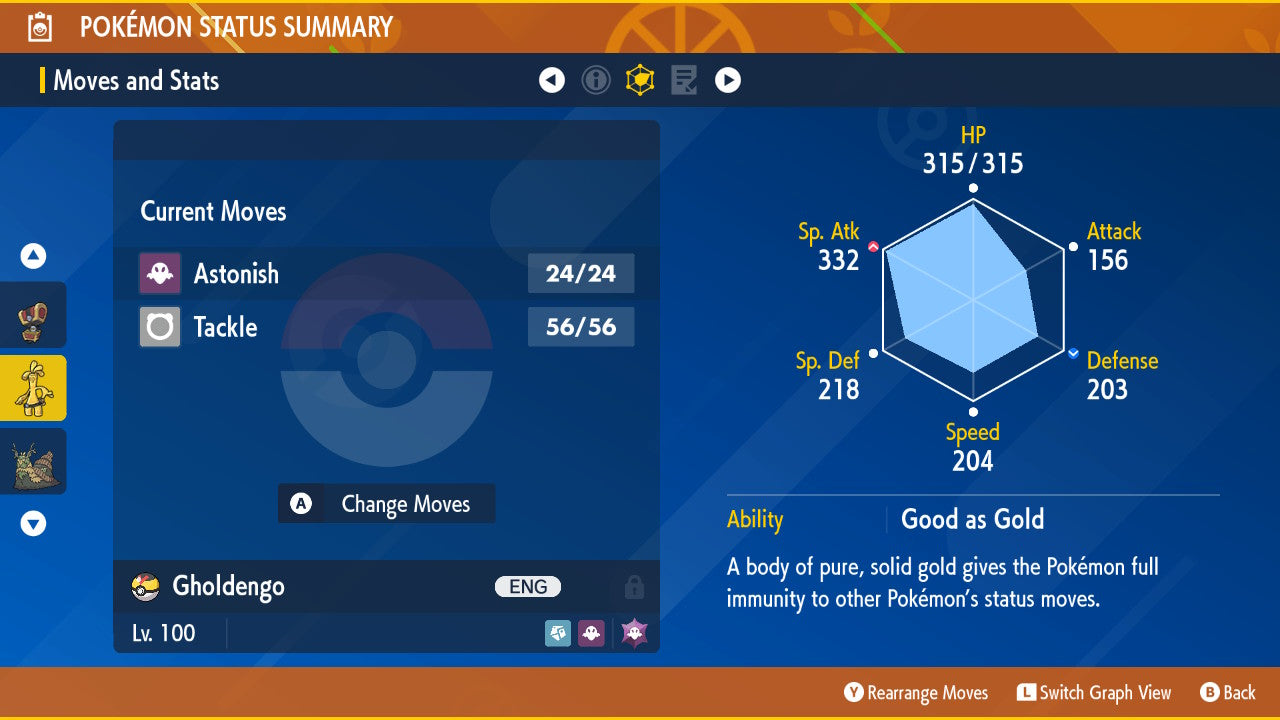Image resolution: width=1280 pixels, height=720 pixels.
Task: Select the Gholdengo party thumbnail
Action: (x=33, y=388)
